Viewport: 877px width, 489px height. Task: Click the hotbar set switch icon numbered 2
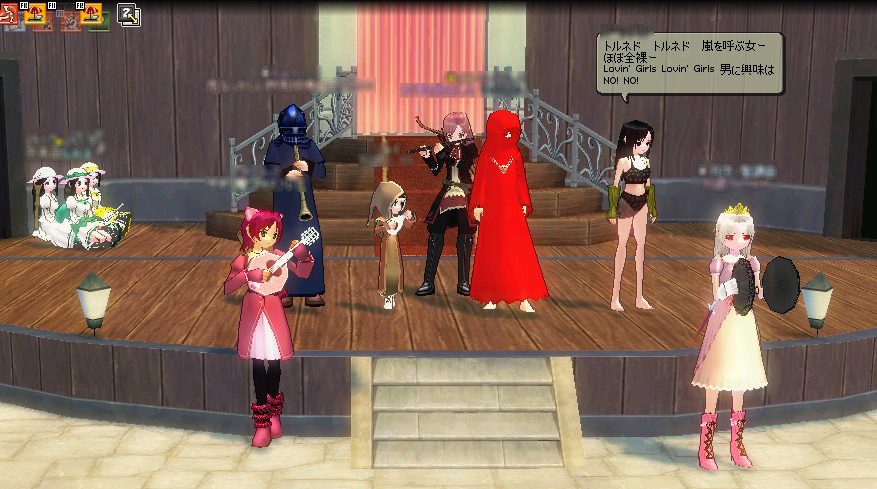(130, 15)
